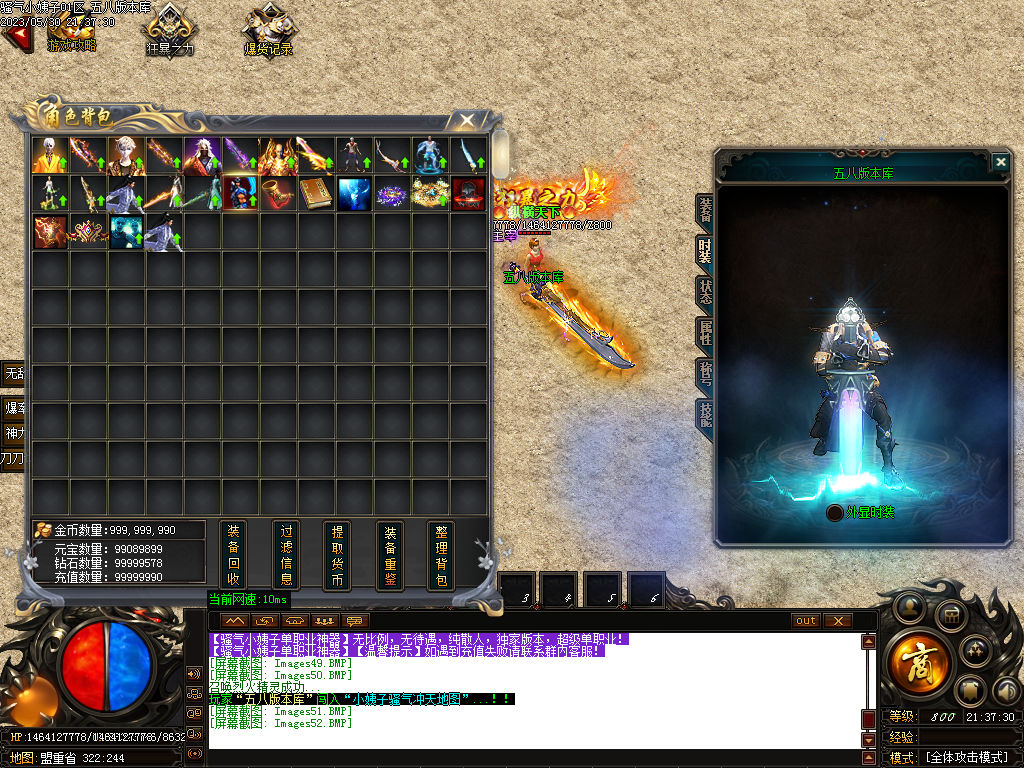Switch to the 状态 status tab
Image resolution: width=1024 pixels, height=768 pixels.
tap(705, 291)
